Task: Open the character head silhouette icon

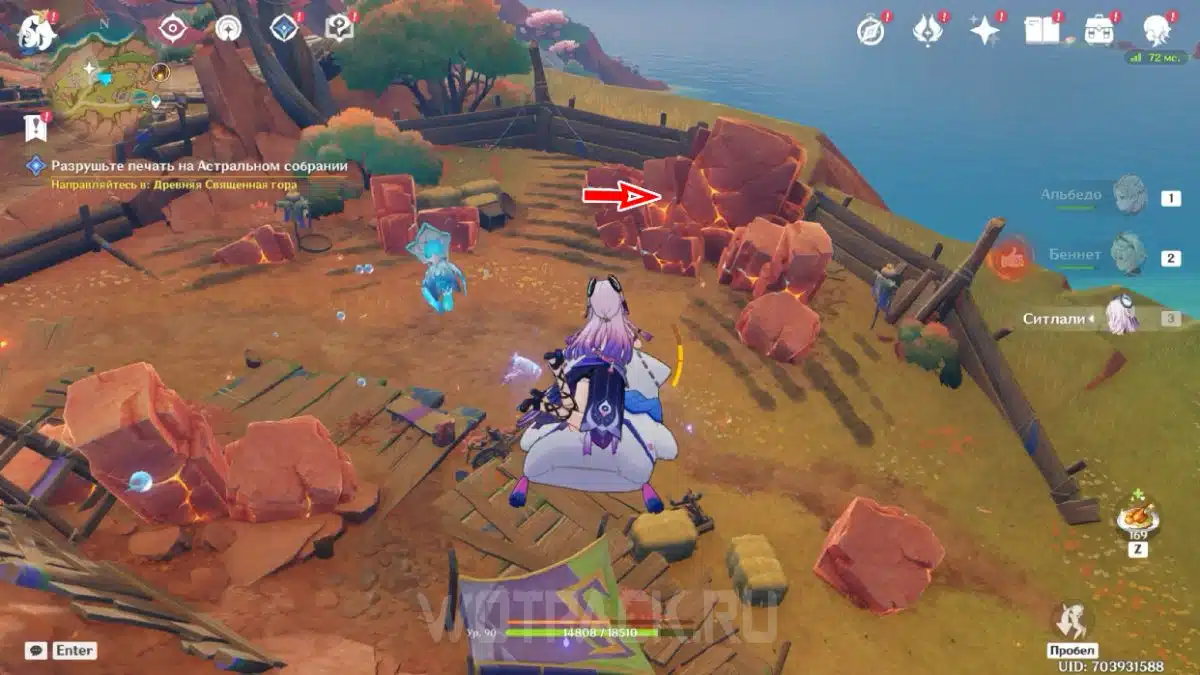Action: (1158, 31)
